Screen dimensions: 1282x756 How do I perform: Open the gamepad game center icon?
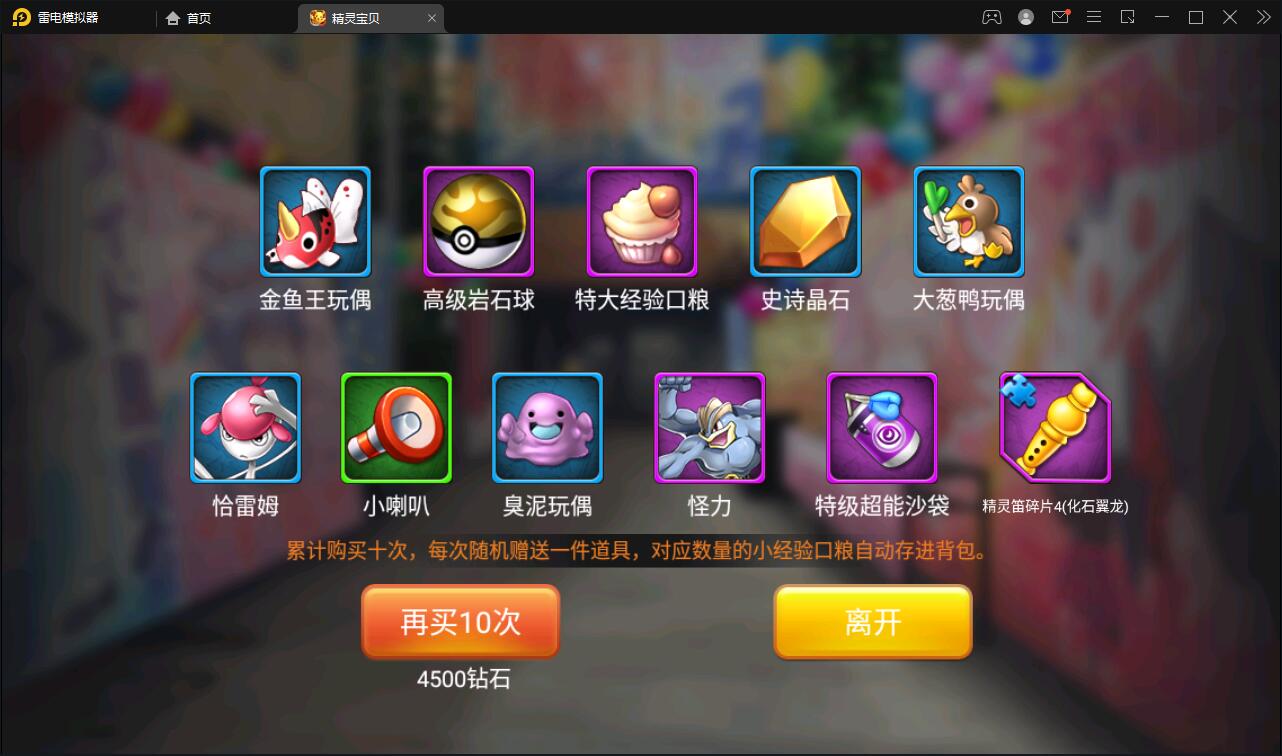tap(991, 17)
